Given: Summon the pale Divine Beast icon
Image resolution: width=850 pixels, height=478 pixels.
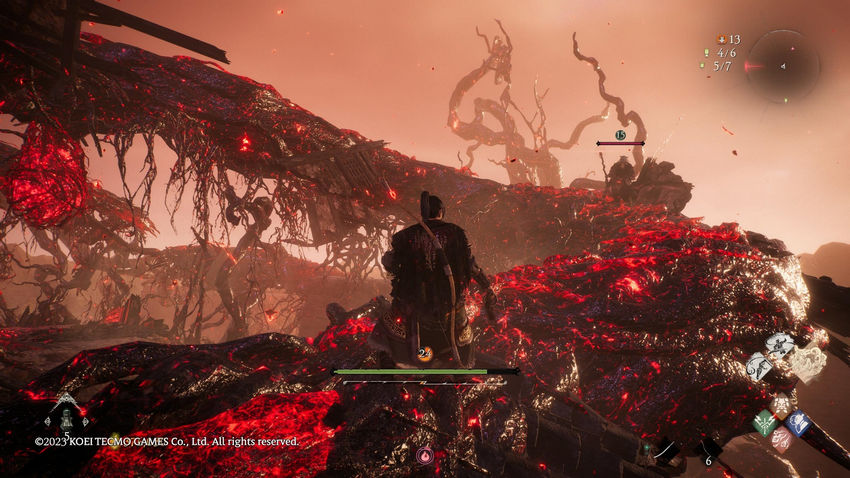Looking at the screenshot, I should pos(808,362).
